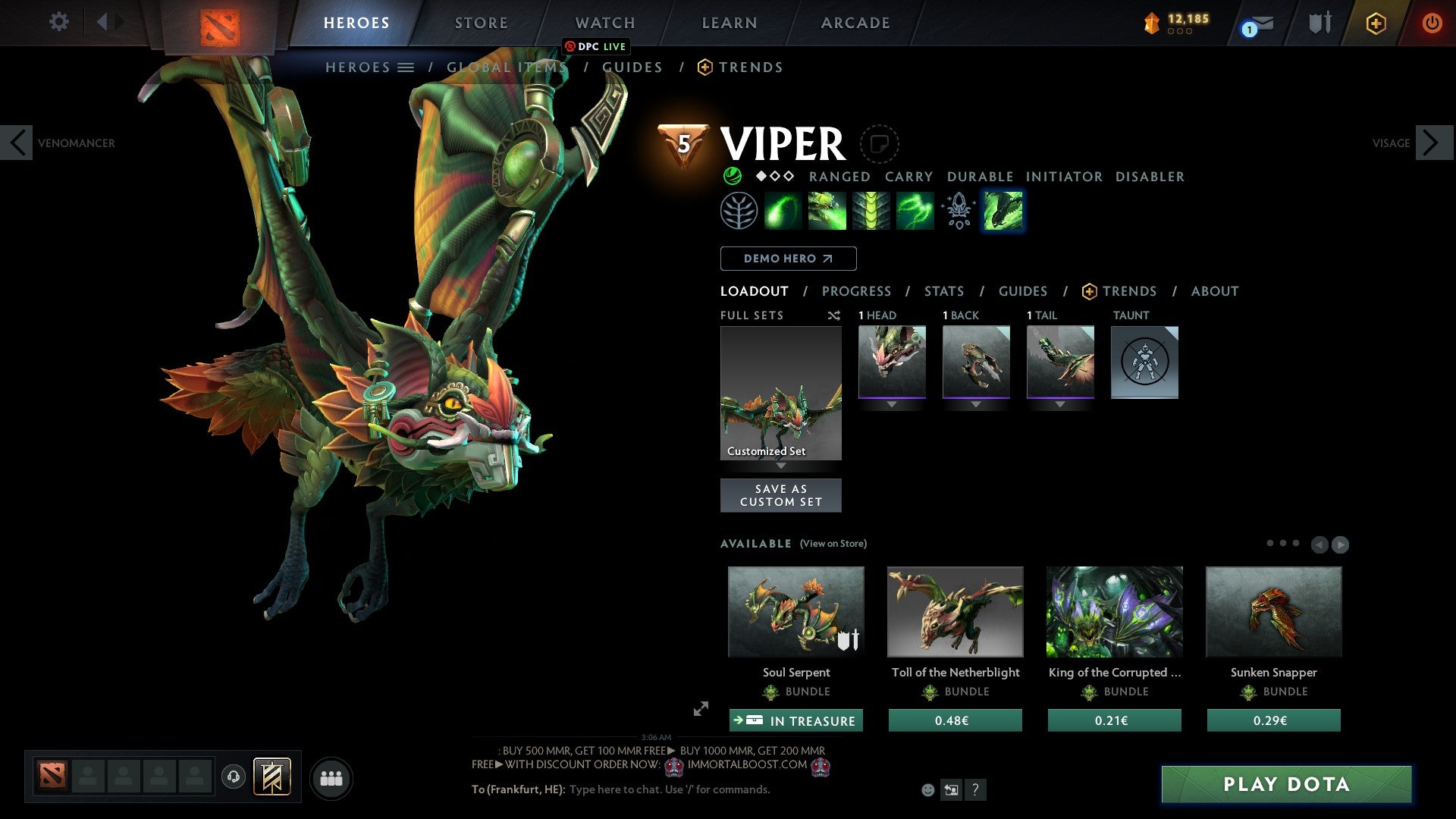Screen dimensions: 1456x819
Task: Open the friends list icon bottom right
Action: (x=330, y=777)
